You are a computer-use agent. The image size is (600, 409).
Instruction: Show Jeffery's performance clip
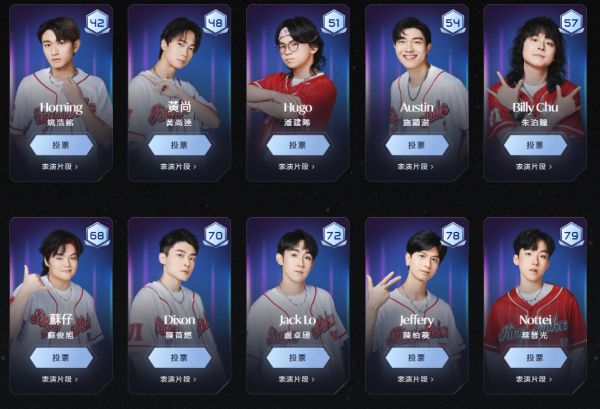click(x=416, y=379)
